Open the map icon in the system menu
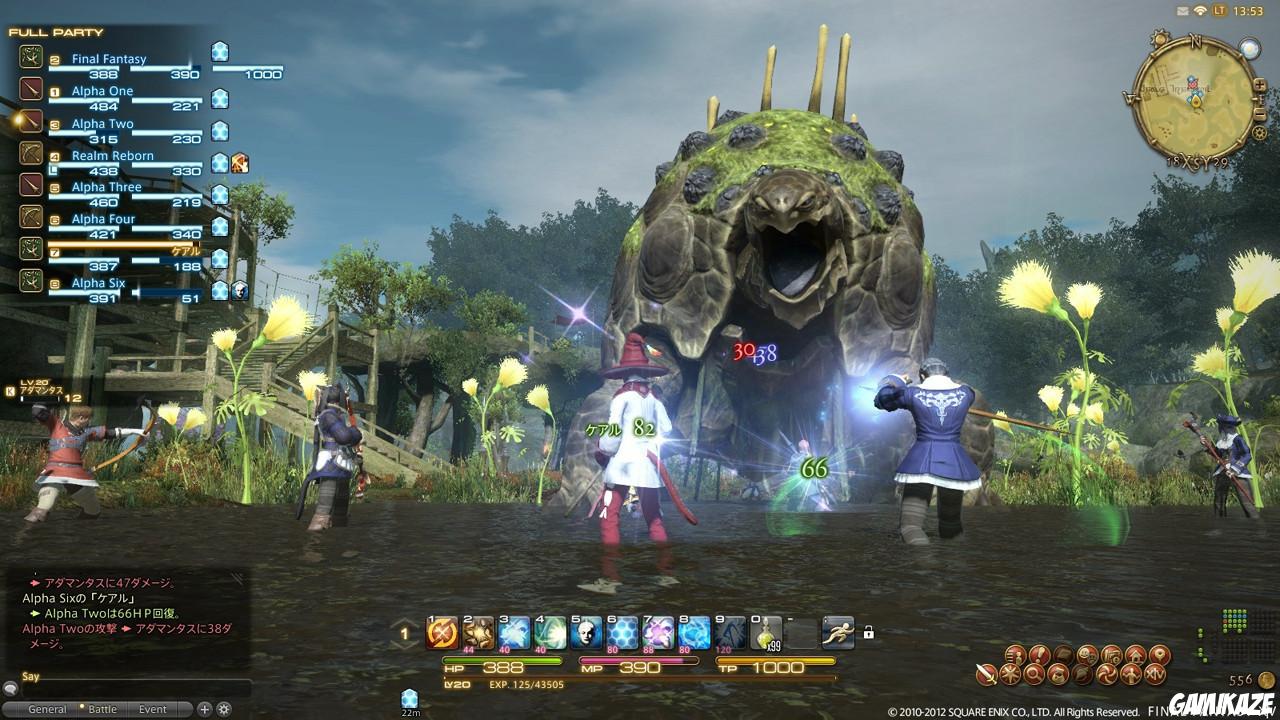1280x720 pixels. (x=1158, y=656)
